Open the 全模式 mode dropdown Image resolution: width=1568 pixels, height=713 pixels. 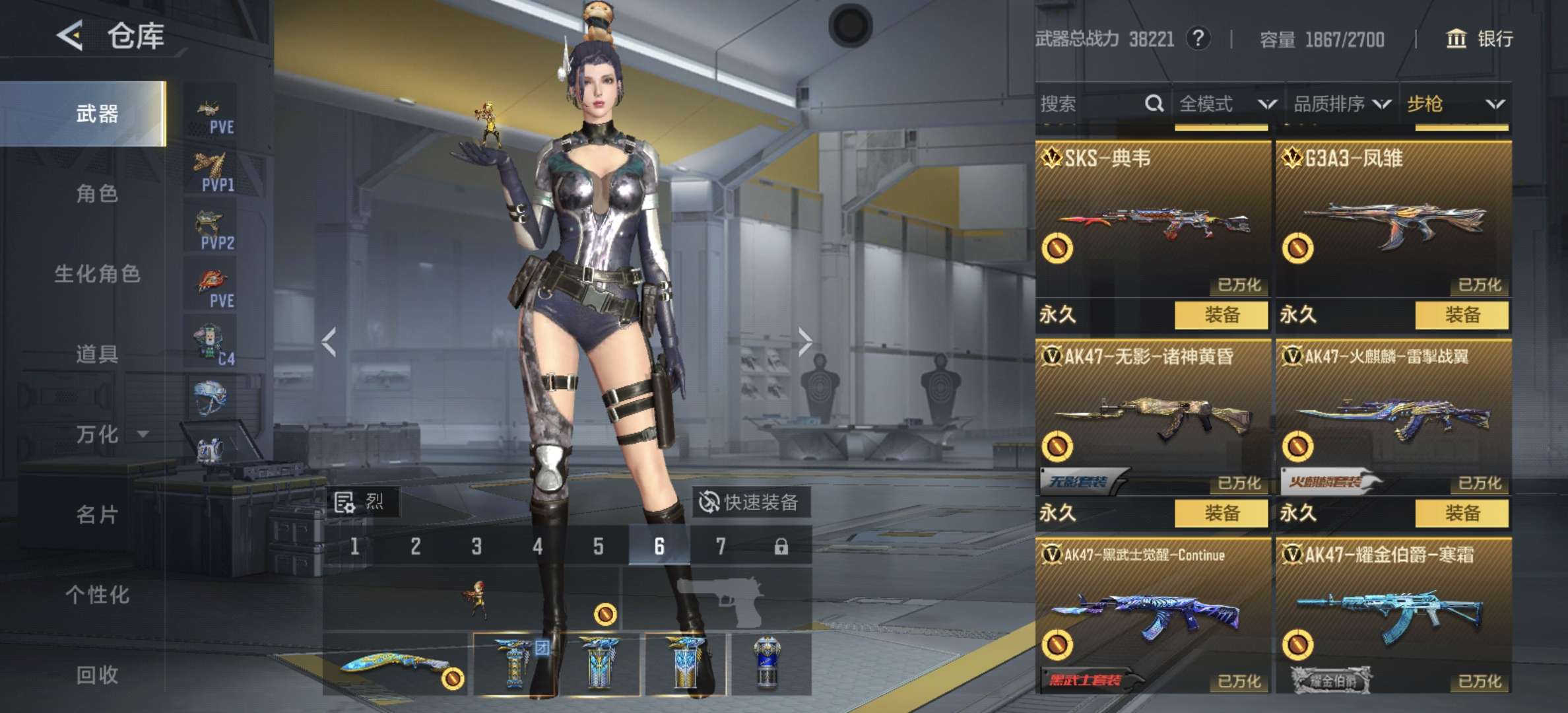1227,104
